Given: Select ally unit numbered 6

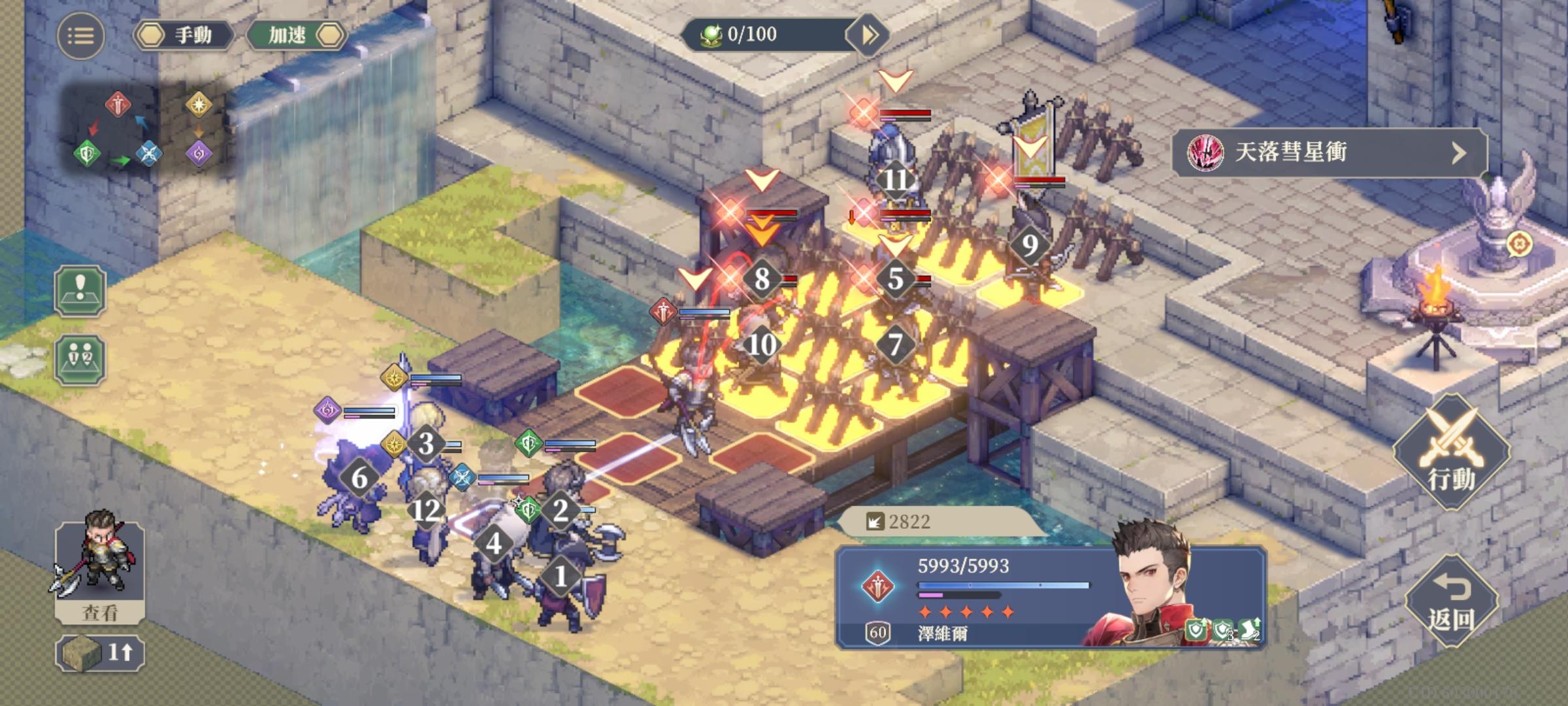Looking at the screenshot, I should tap(359, 478).
